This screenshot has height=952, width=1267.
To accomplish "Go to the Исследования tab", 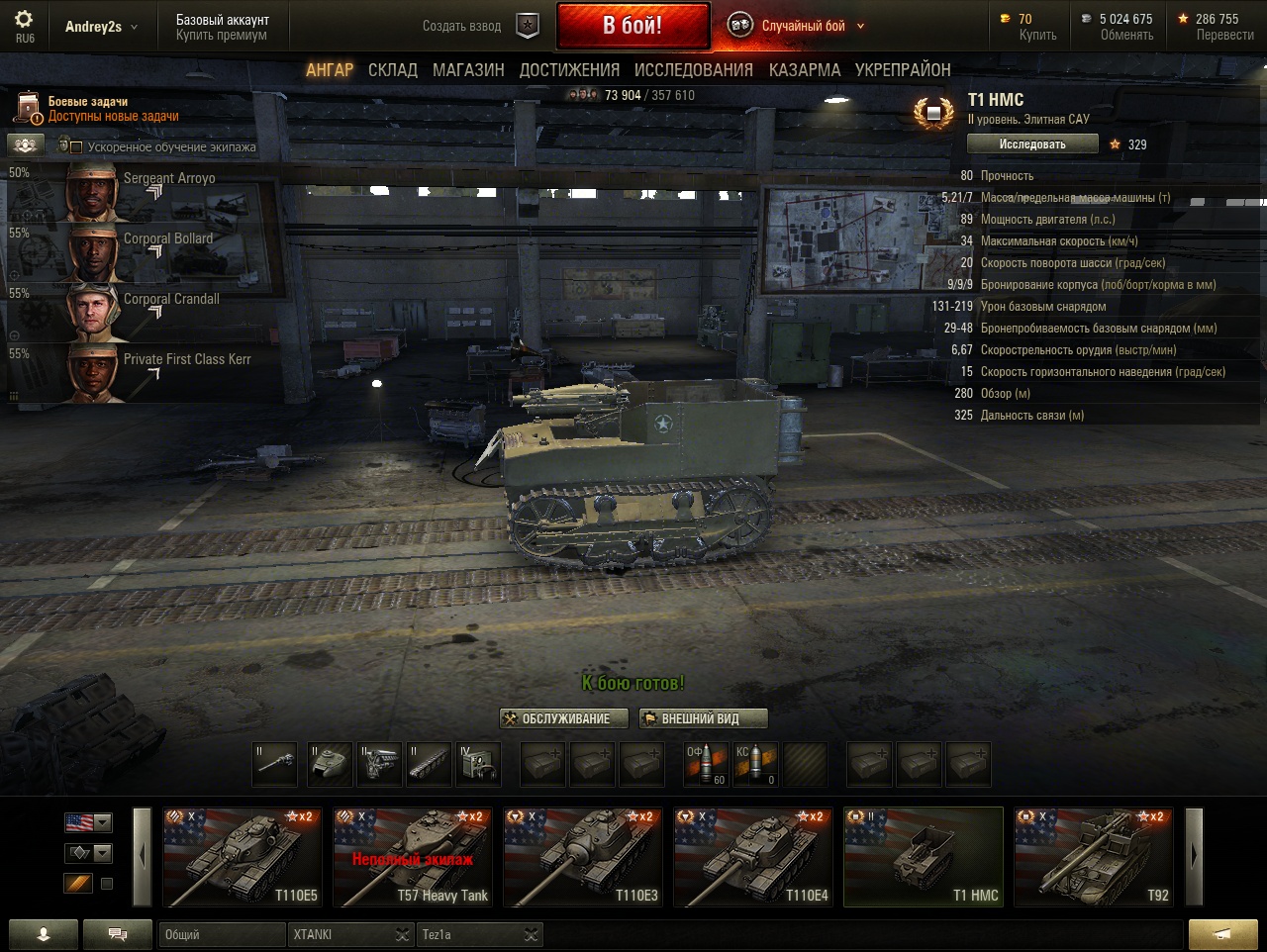I will (x=693, y=70).
